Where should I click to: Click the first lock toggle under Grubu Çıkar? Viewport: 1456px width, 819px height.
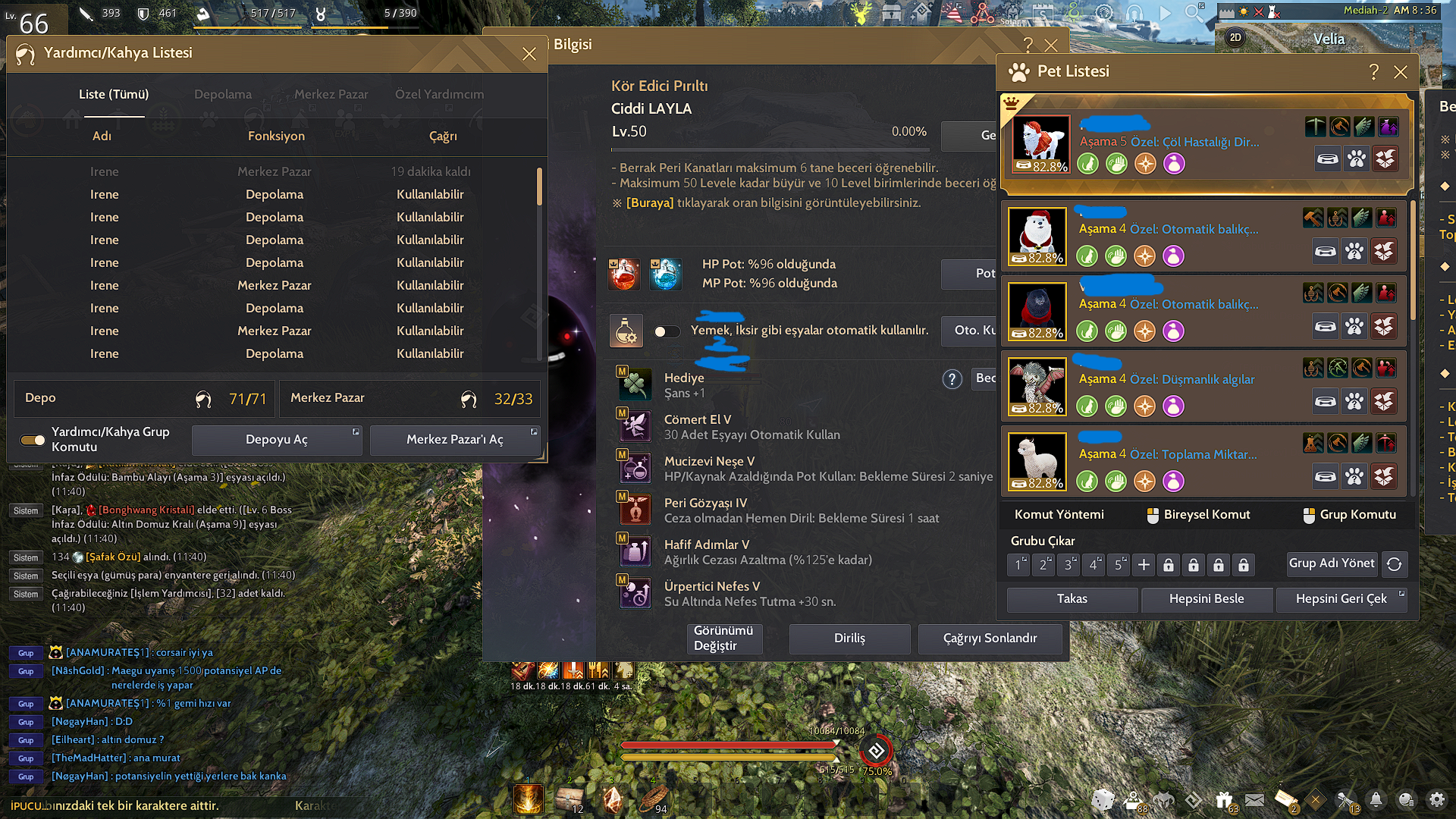[1169, 564]
